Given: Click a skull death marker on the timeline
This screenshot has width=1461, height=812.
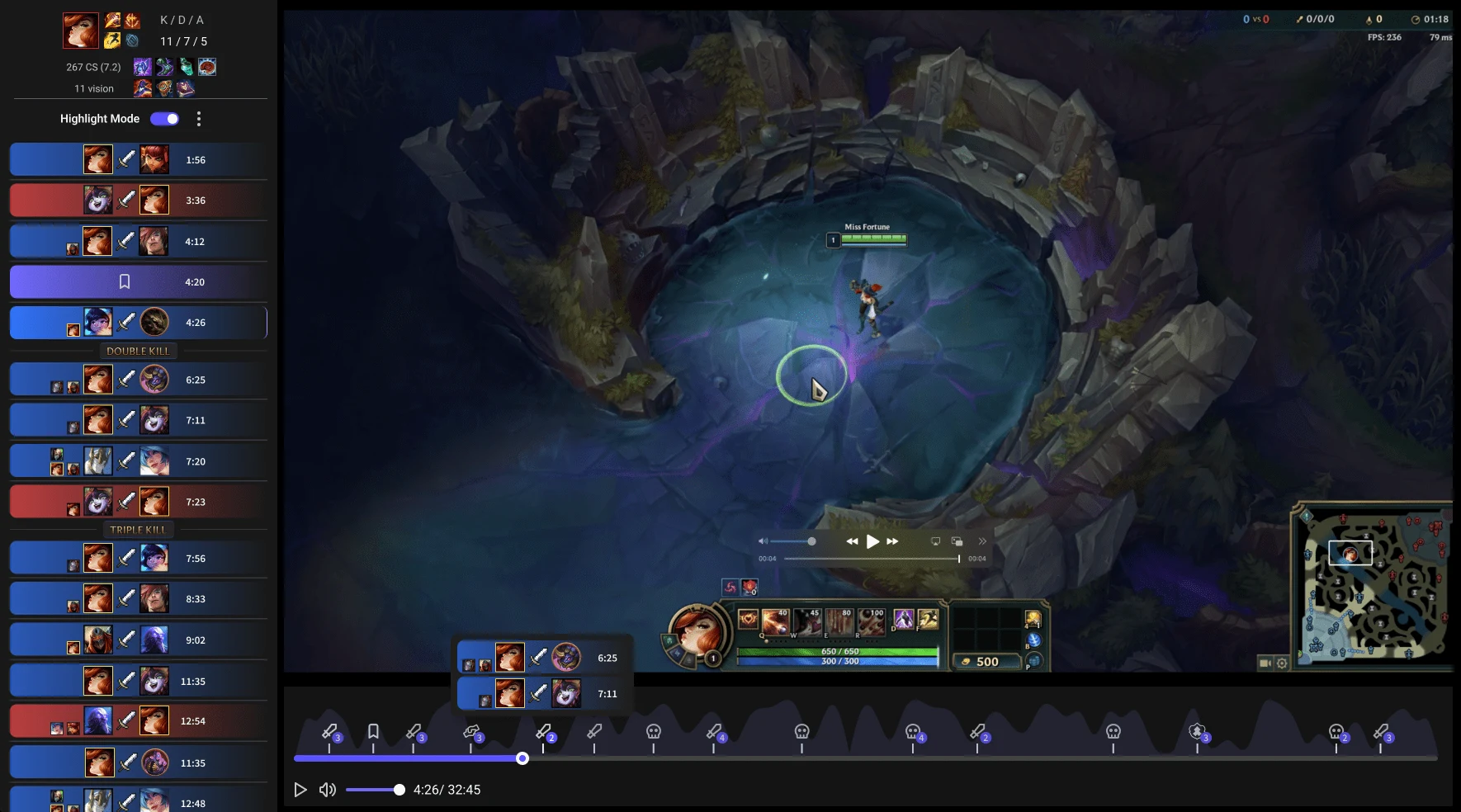Looking at the screenshot, I should click(654, 730).
